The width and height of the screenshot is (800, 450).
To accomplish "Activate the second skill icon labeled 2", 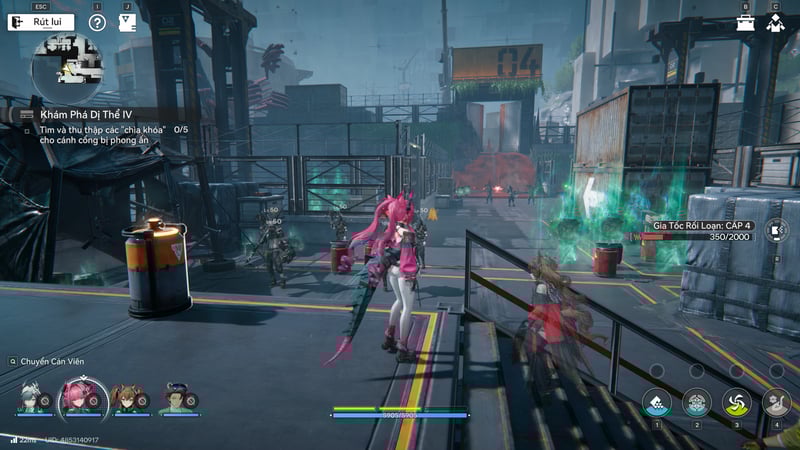I will (x=696, y=402).
